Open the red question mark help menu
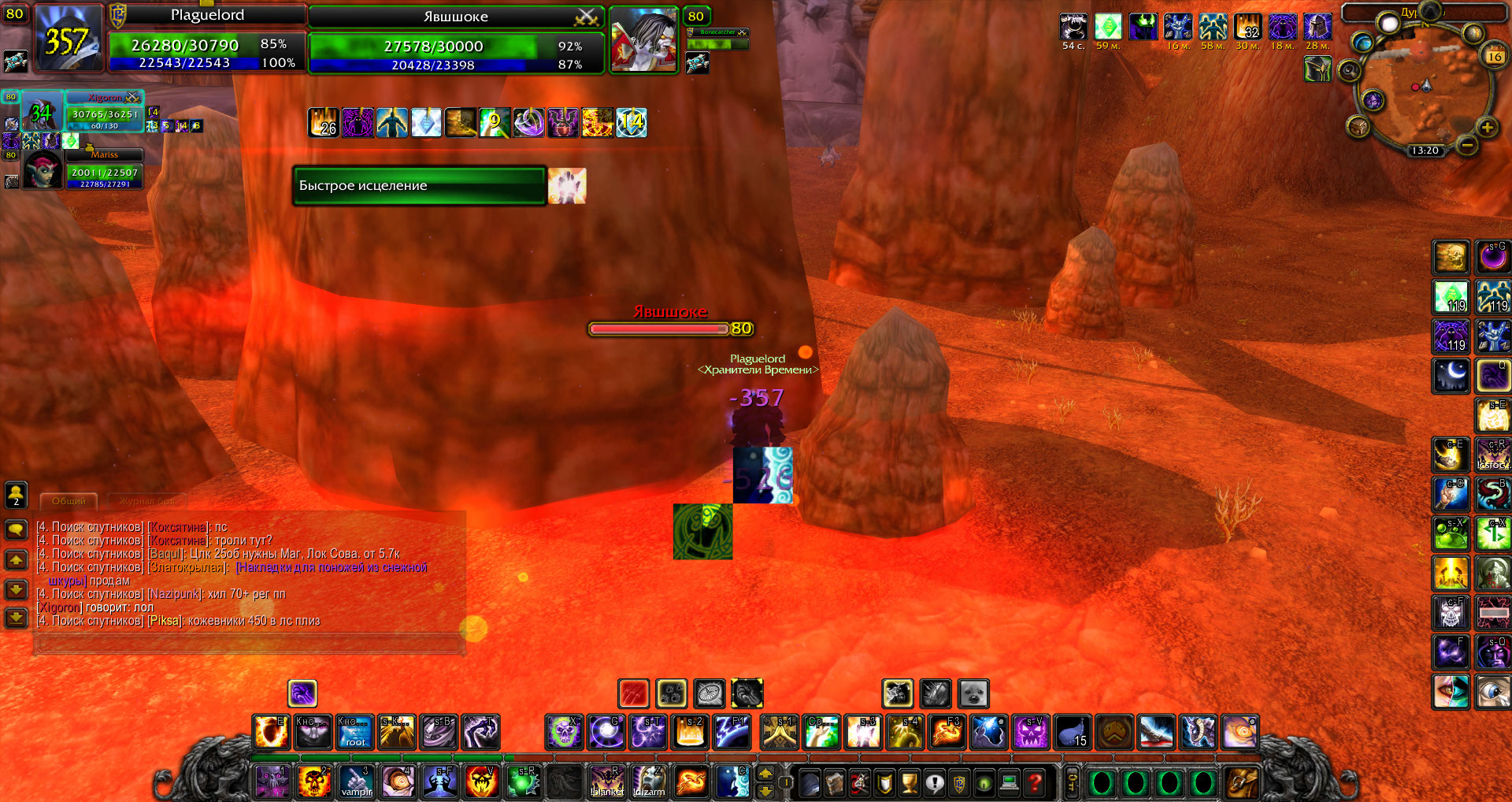 (1036, 782)
